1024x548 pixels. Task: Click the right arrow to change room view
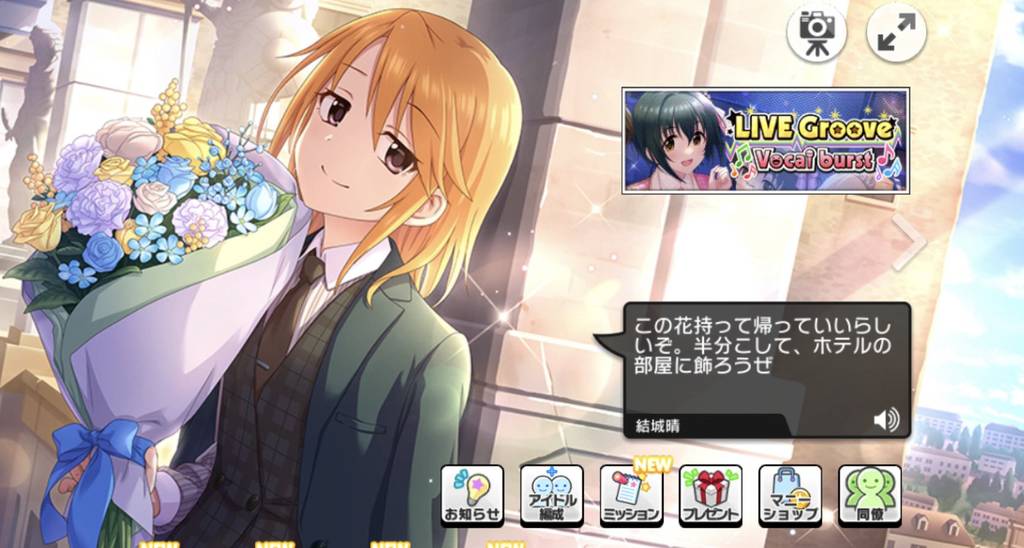[911, 242]
